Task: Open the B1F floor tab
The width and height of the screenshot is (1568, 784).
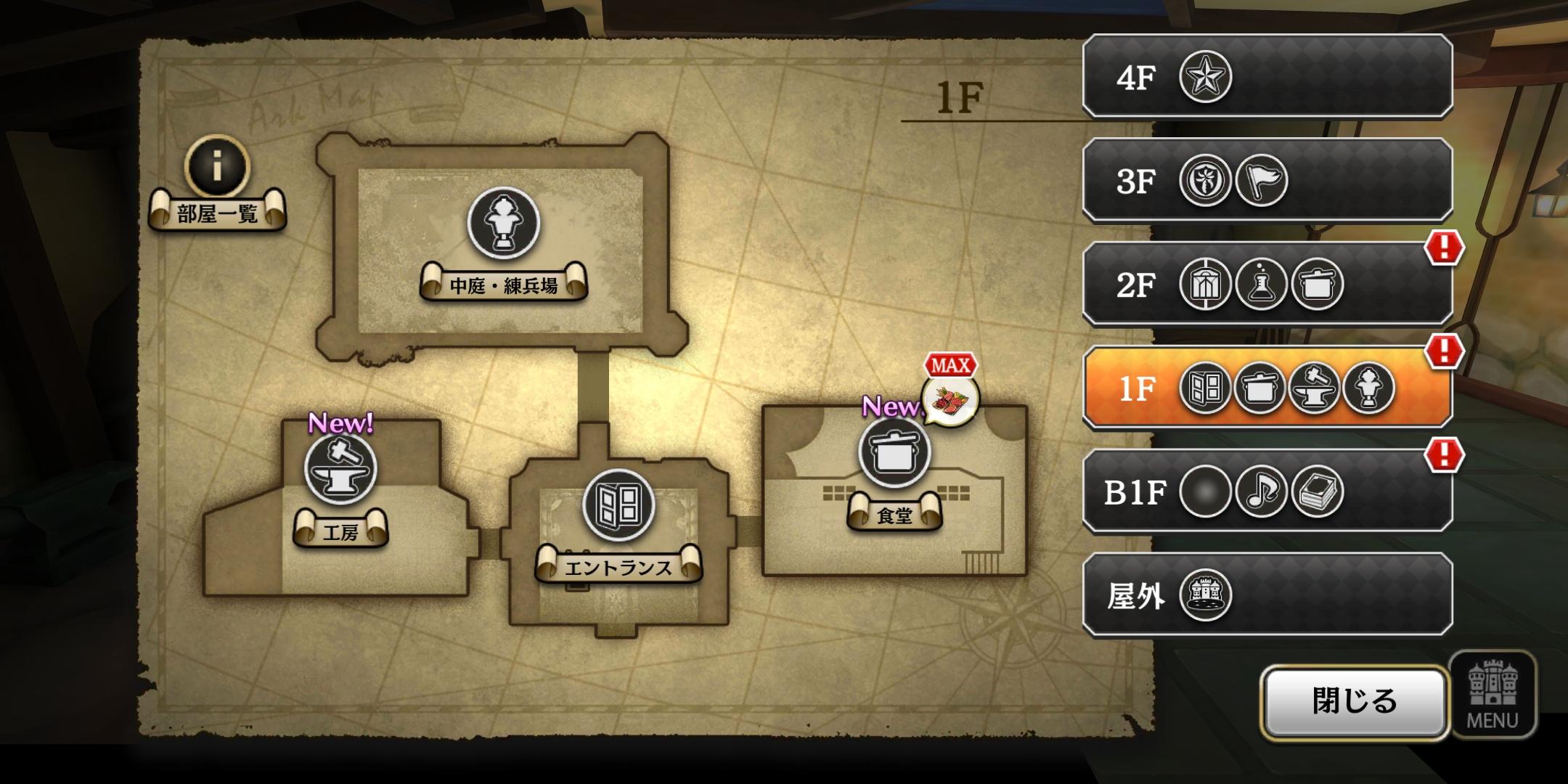Action: pyautogui.click(x=1267, y=492)
